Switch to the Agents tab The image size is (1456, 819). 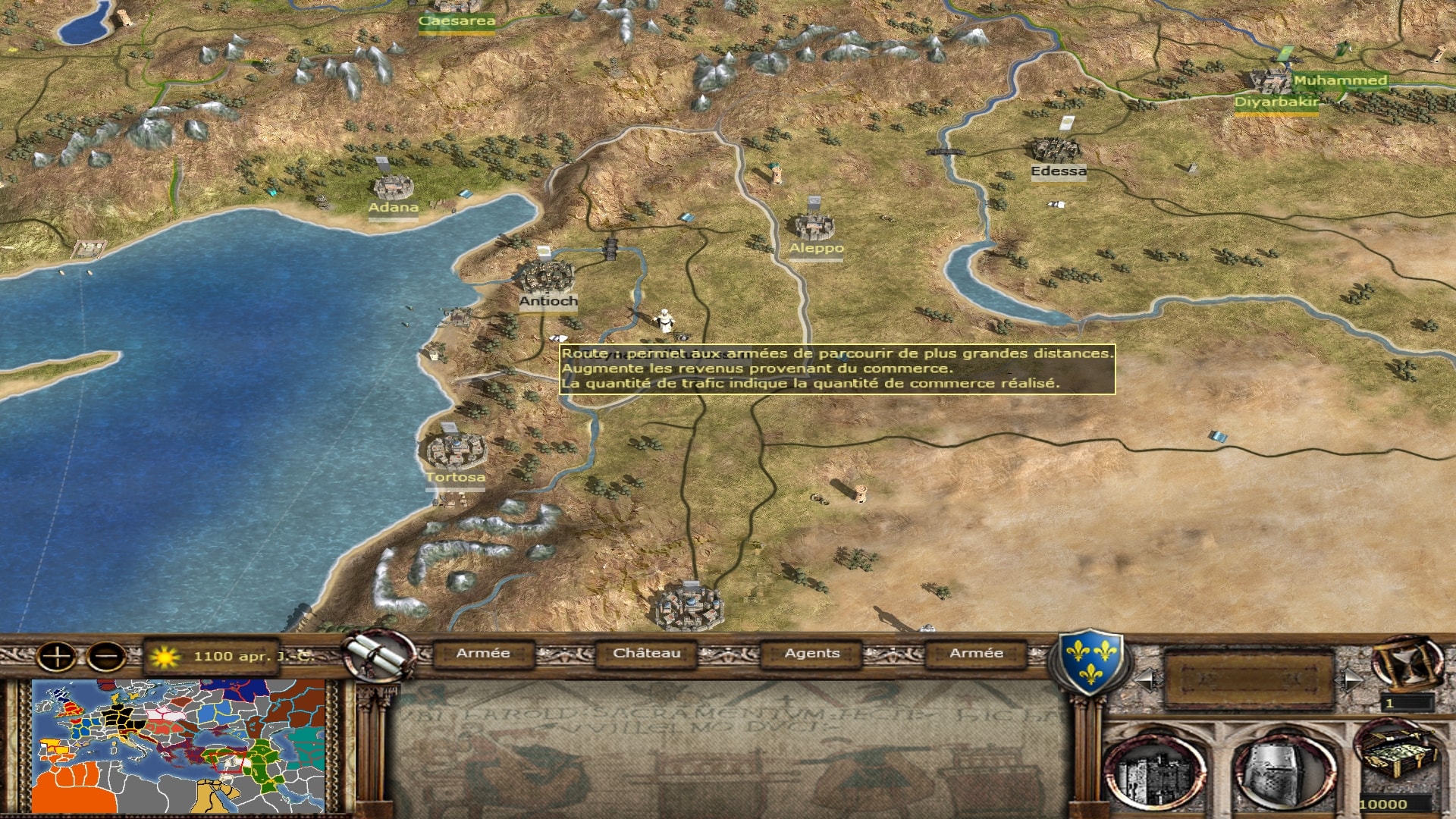pyautogui.click(x=811, y=654)
